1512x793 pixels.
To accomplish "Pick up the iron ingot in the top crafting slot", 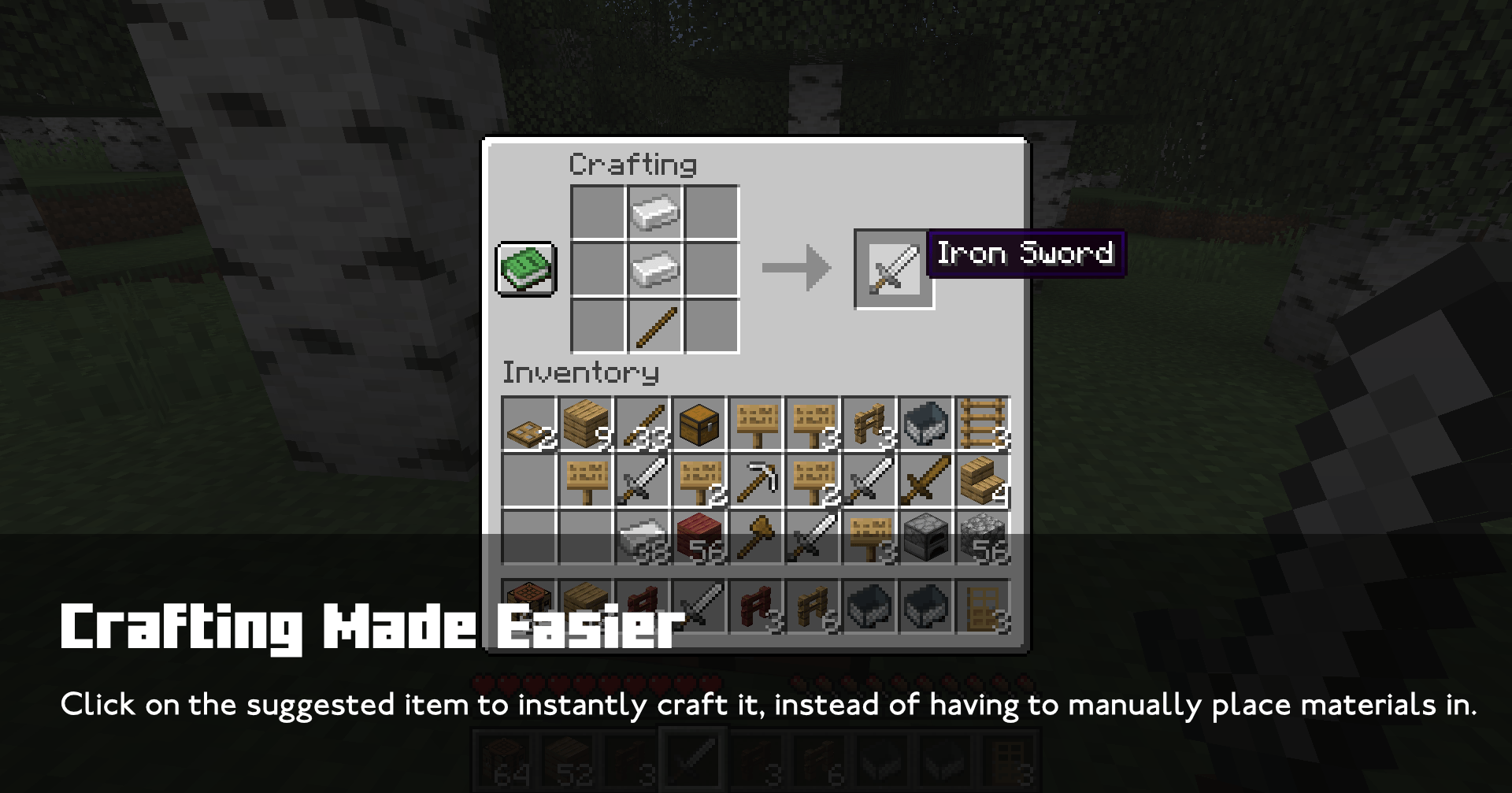I will coord(656,209).
